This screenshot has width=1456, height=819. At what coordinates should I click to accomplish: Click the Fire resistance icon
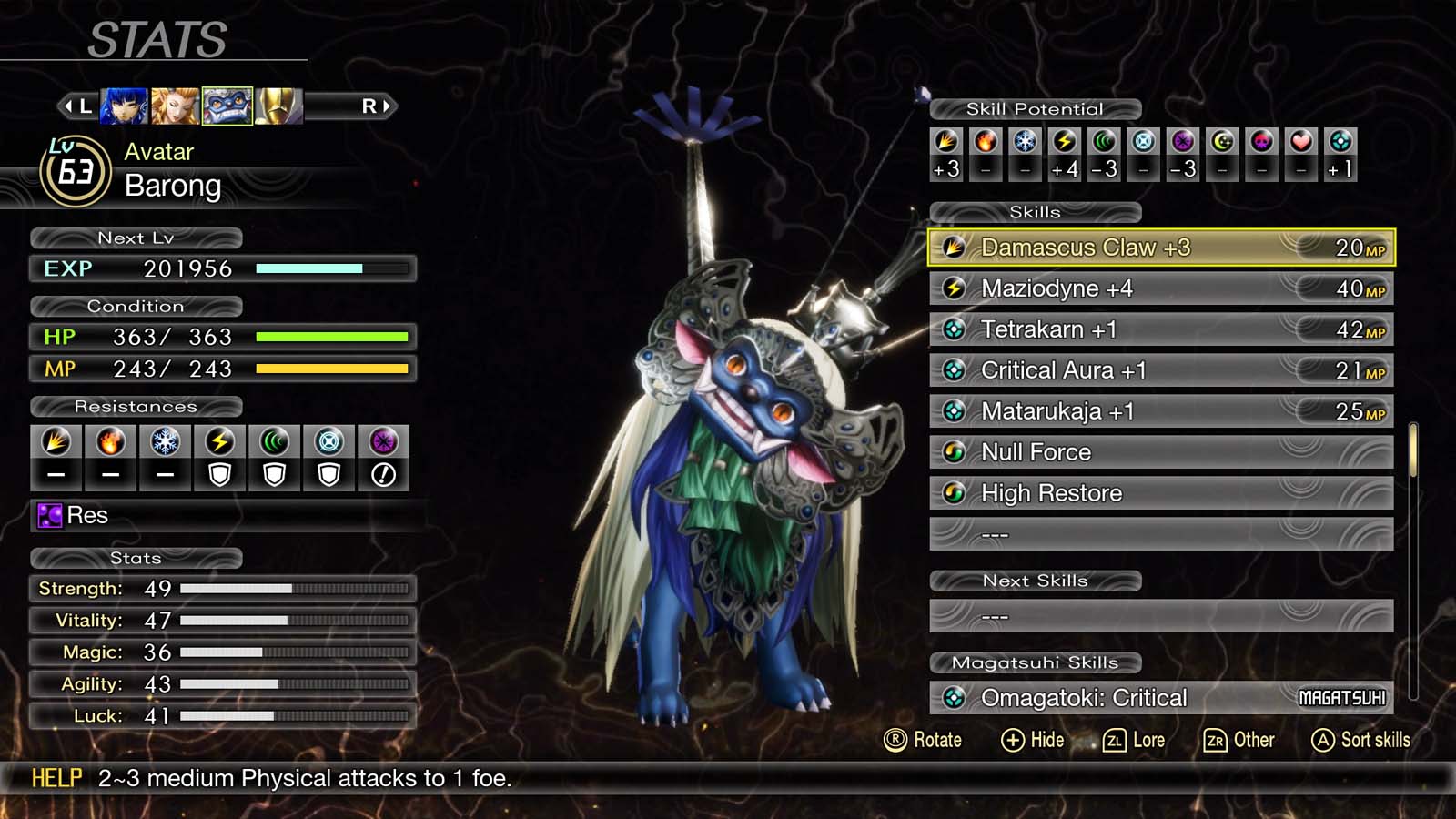(110, 442)
